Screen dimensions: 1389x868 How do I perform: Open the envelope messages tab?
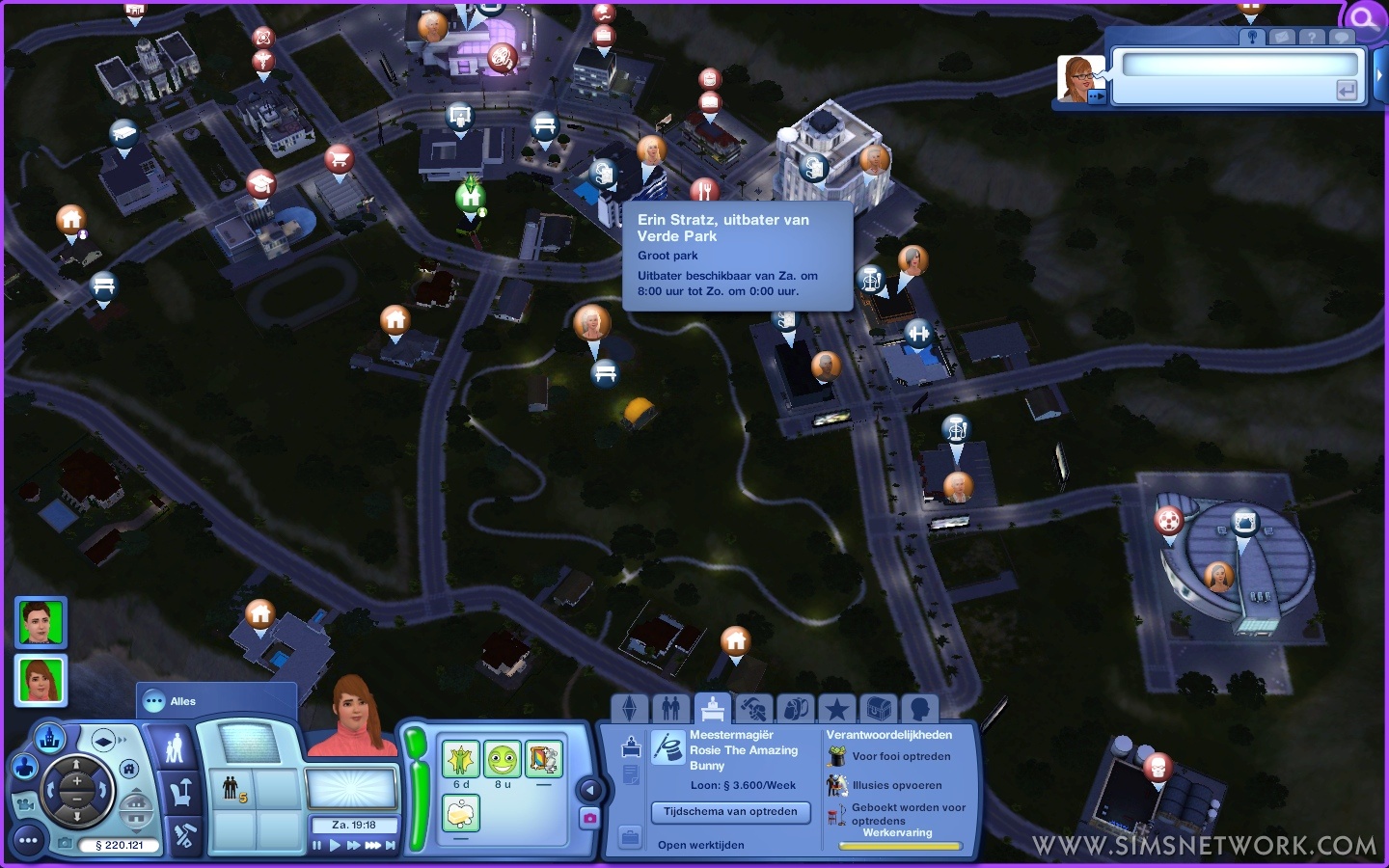coord(1282,37)
